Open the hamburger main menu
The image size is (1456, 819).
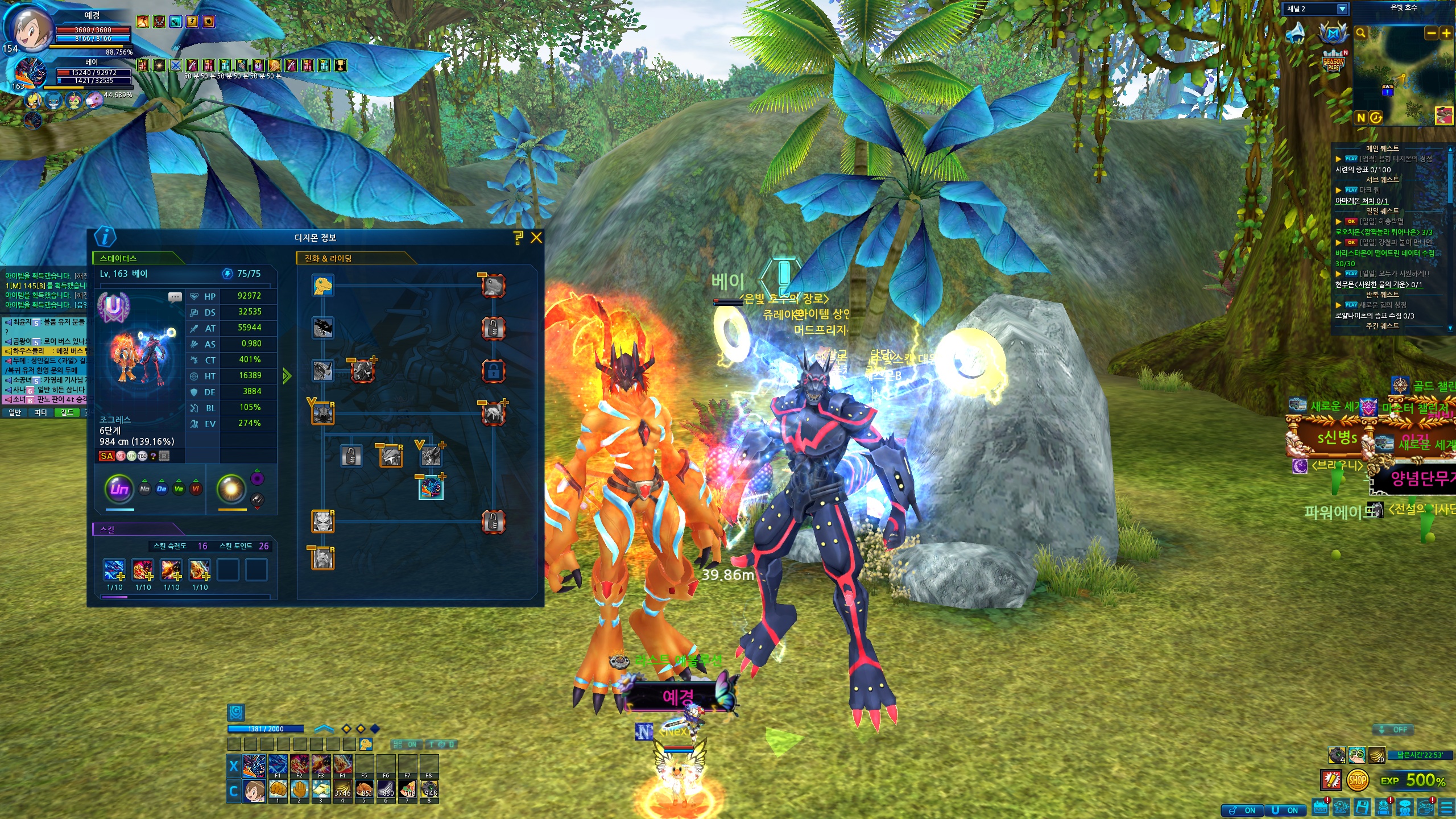coord(1446,807)
